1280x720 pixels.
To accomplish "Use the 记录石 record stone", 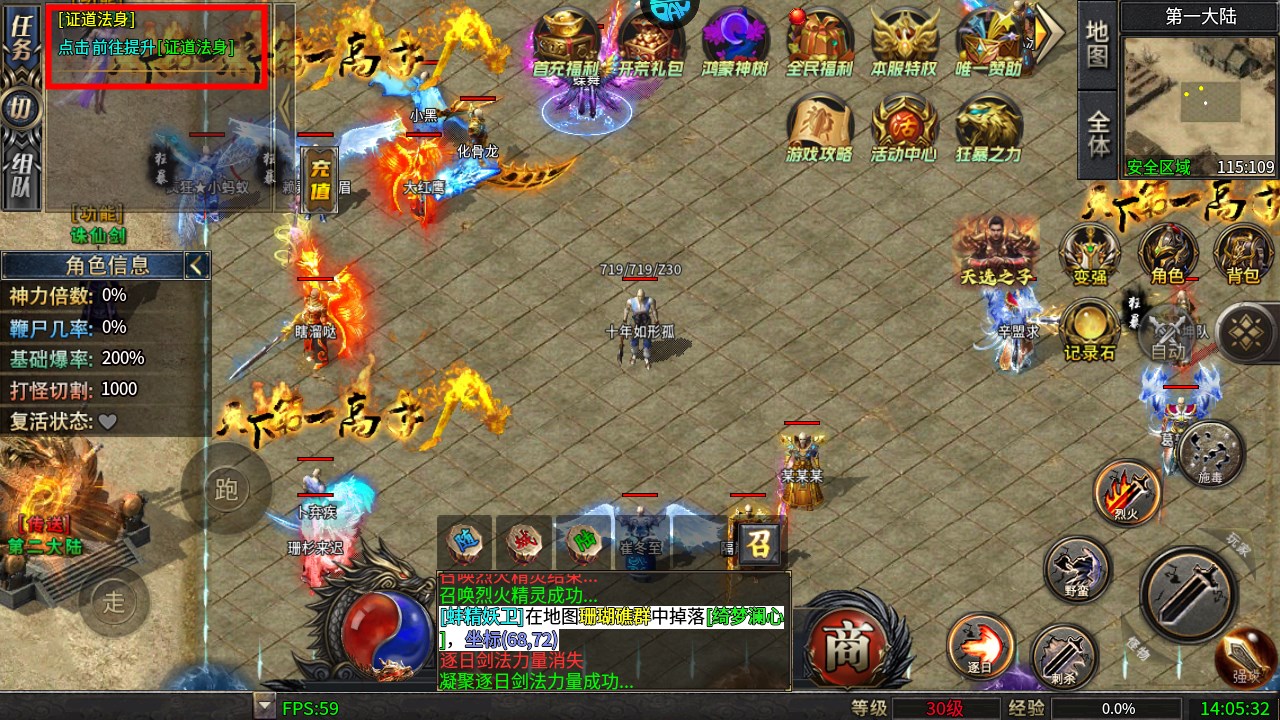I will tap(1090, 331).
